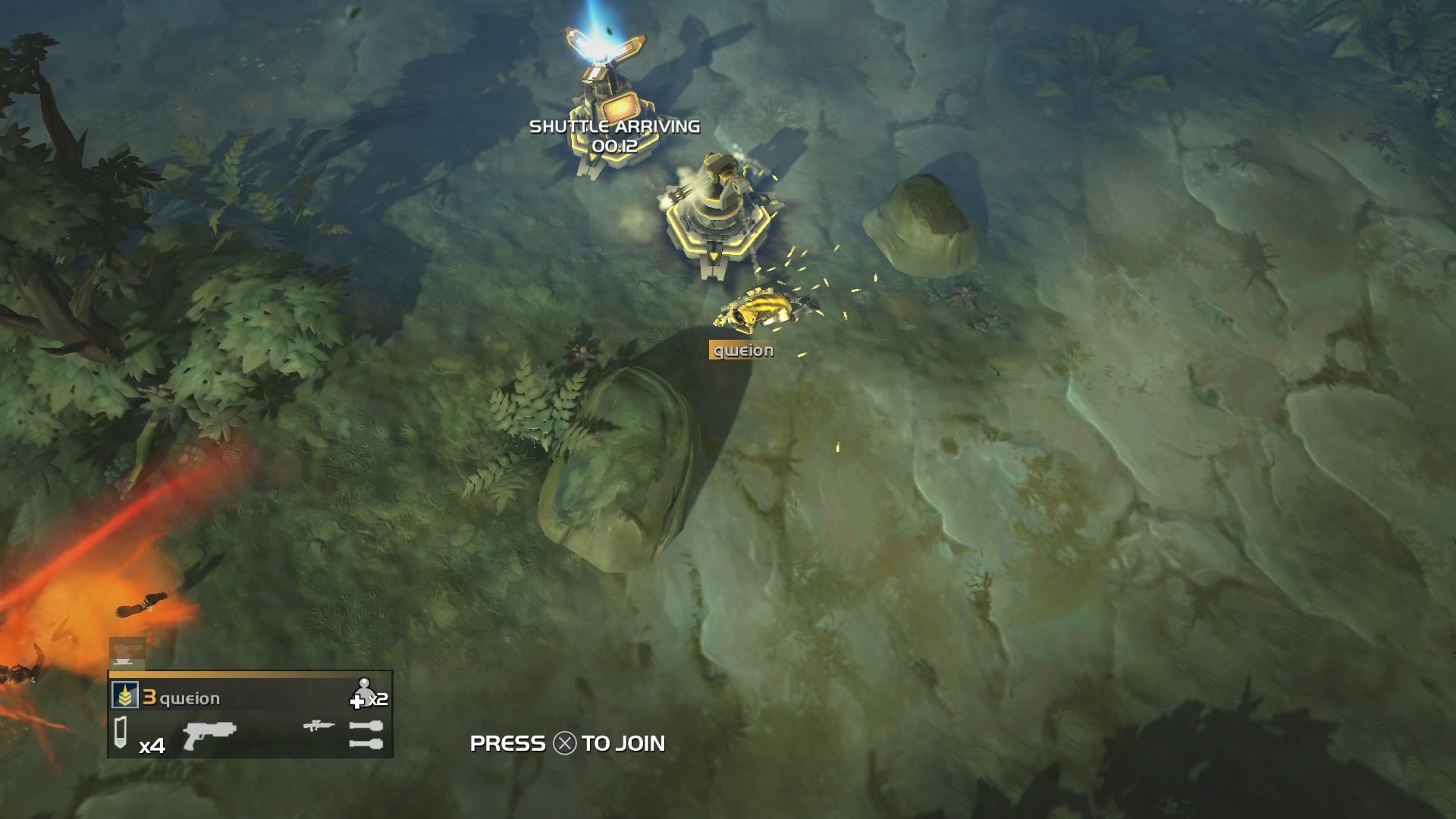Select the turret stratagem icon
Image resolution: width=1456 pixels, height=819 pixels.
(x=127, y=654)
